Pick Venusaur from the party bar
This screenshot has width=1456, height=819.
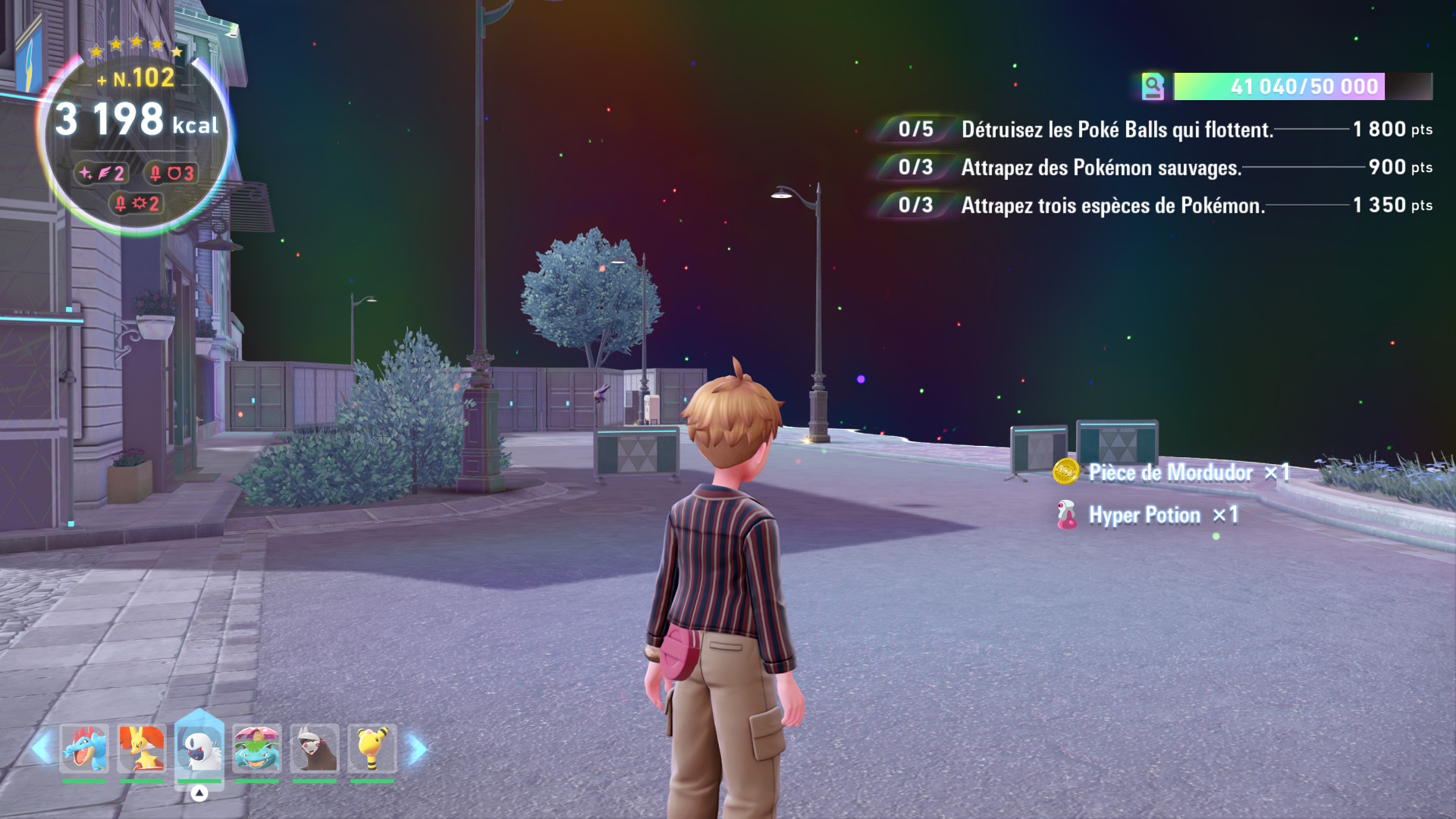257,748
